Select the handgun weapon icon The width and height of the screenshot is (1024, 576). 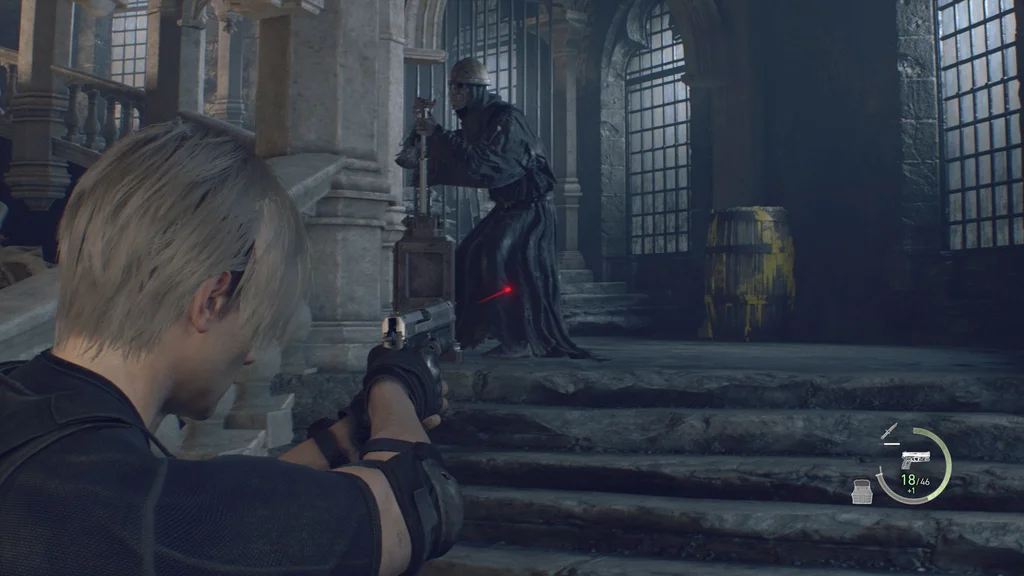click(915, 460)
